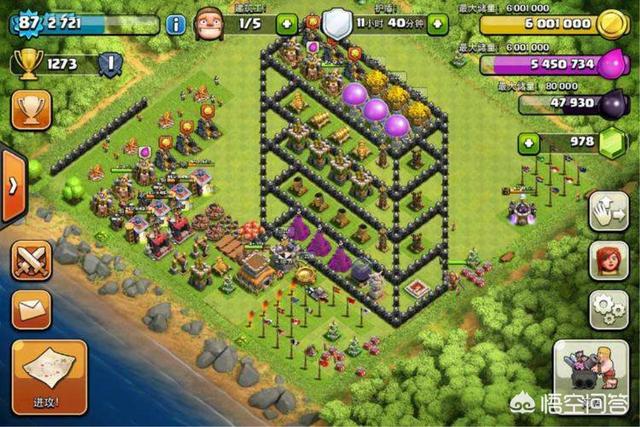
Task: Add a builder with the green plus
Action: (x=288, y=23)
